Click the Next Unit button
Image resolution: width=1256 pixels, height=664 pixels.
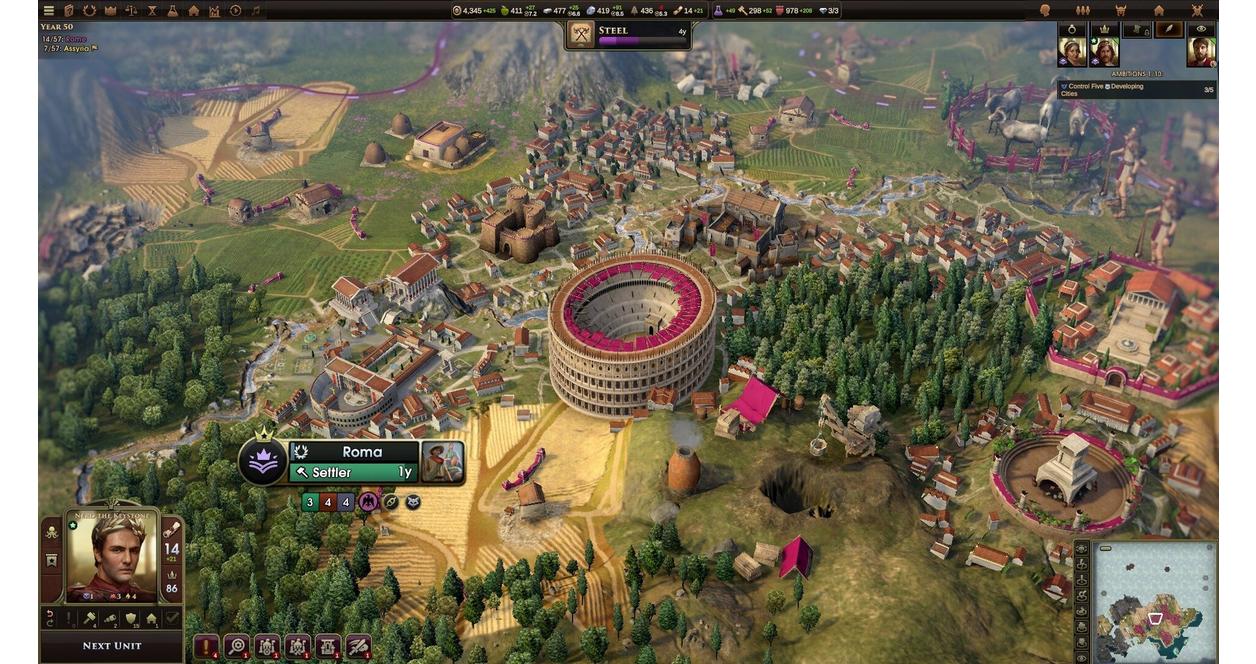[x=111, y=646]
